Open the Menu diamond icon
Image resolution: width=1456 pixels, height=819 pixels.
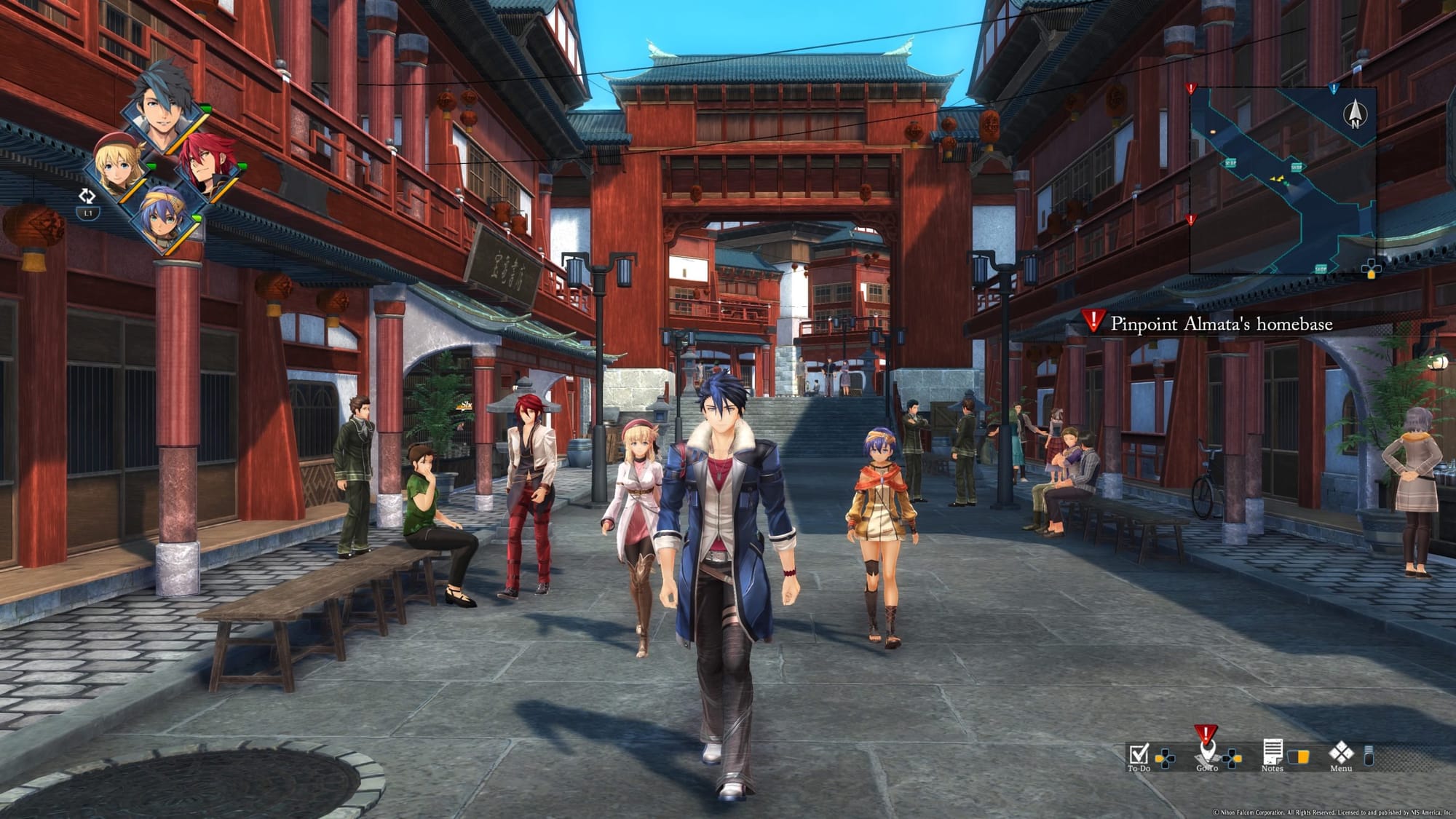click(1340, 753)
